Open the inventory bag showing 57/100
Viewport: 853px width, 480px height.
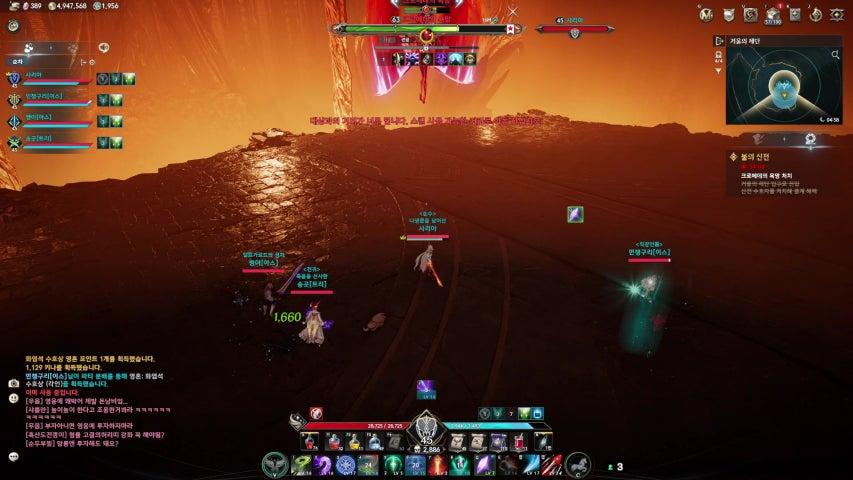[773, 13]
